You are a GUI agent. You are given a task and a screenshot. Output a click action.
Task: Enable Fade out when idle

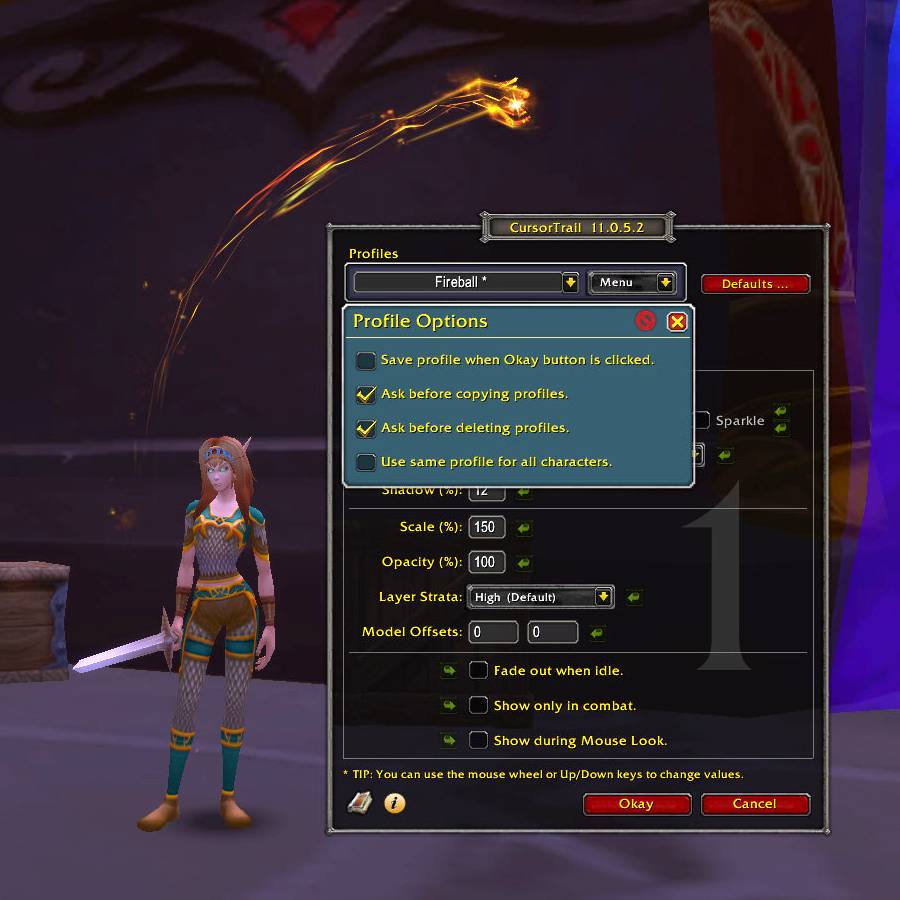(x=479, y=671)
